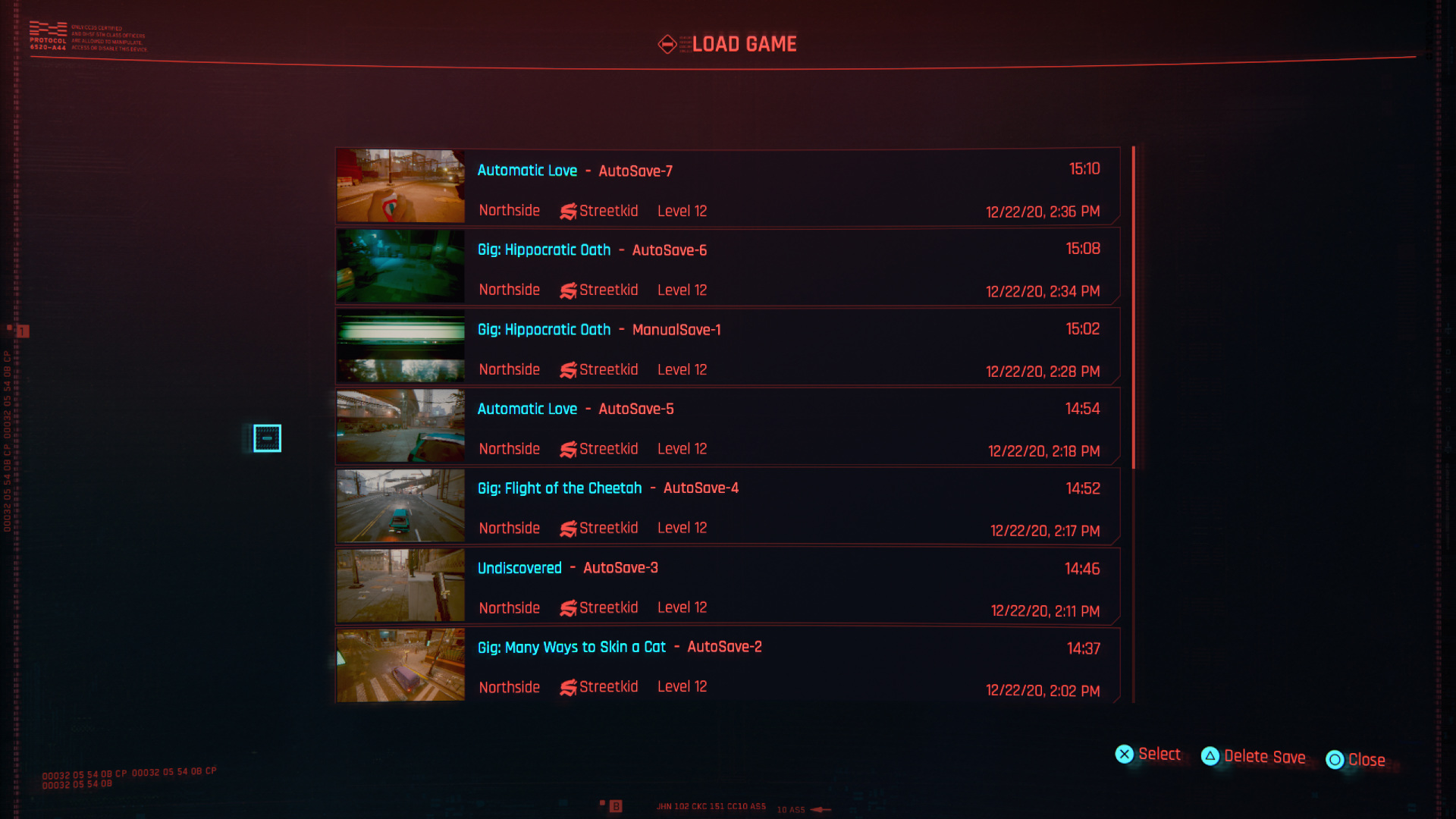
Task: Click the Streetkid icon on Automatic Love AutoSave-5
Action: 568,449
